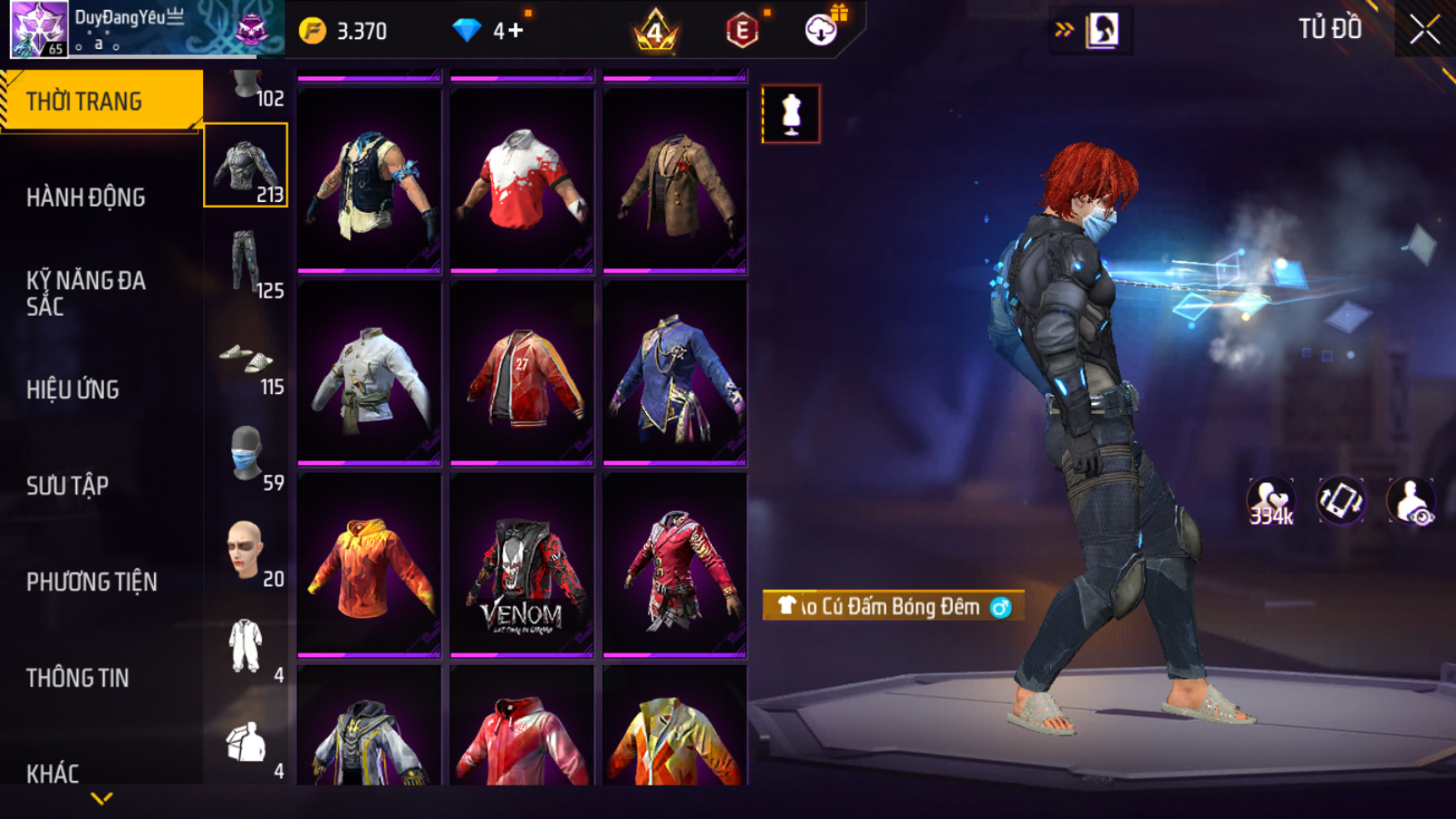Open the face paint category showing 20
The height and width of the screenshot is (819, 1456).
tap(246, 551)
